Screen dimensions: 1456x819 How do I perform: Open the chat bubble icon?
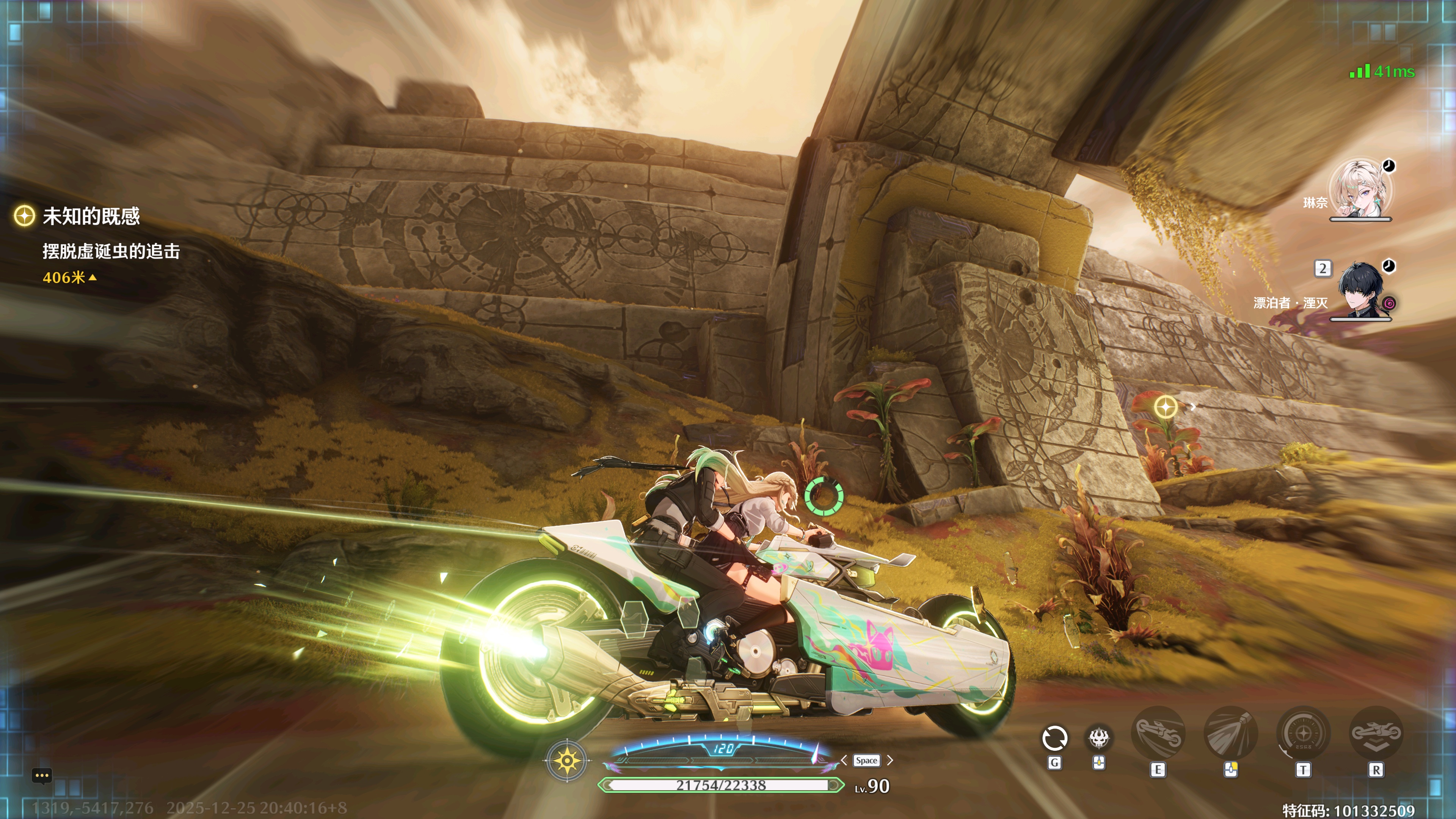coord(42,775)
